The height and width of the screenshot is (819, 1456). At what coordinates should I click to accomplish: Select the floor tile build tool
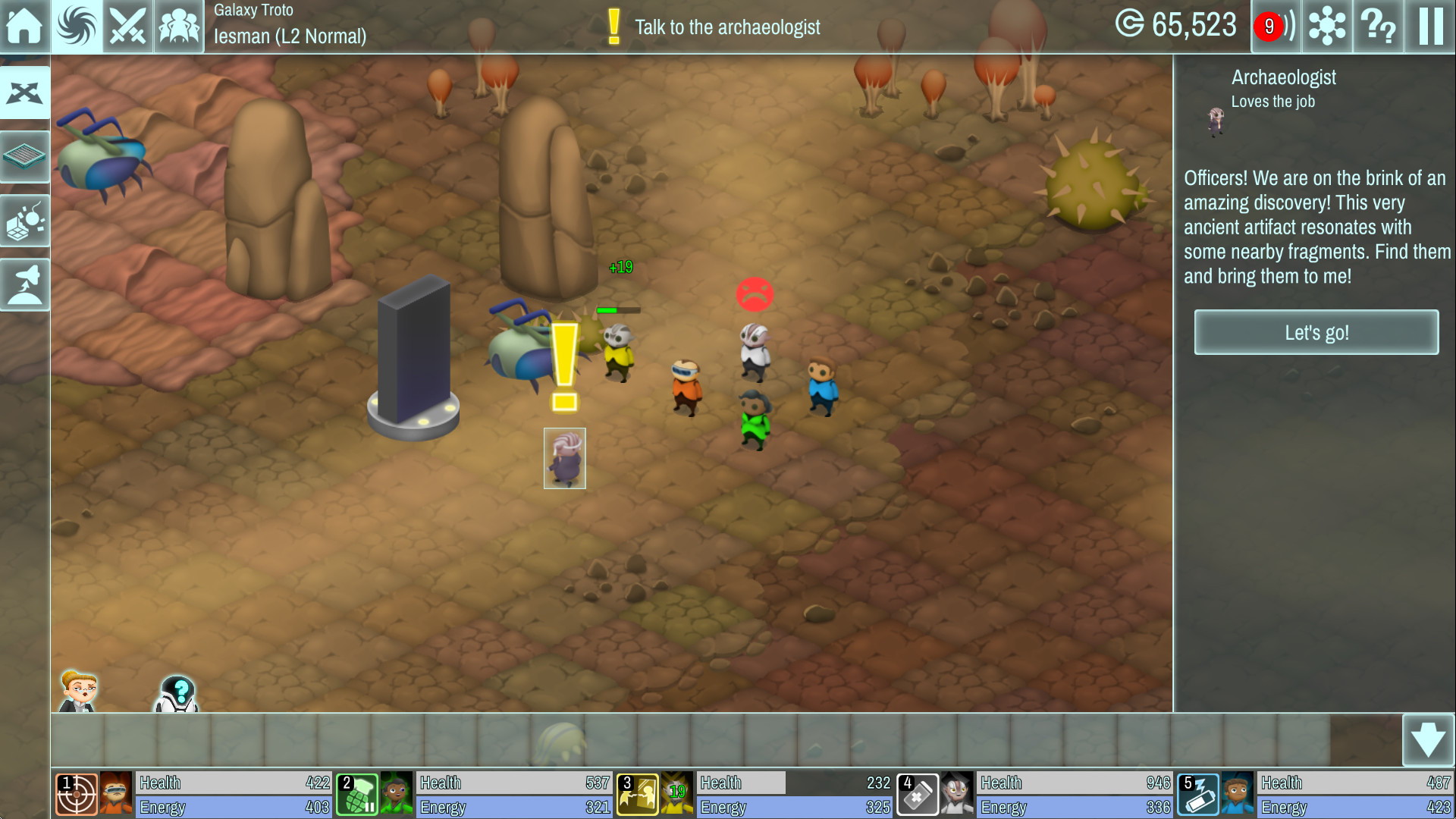click(25, 156)
